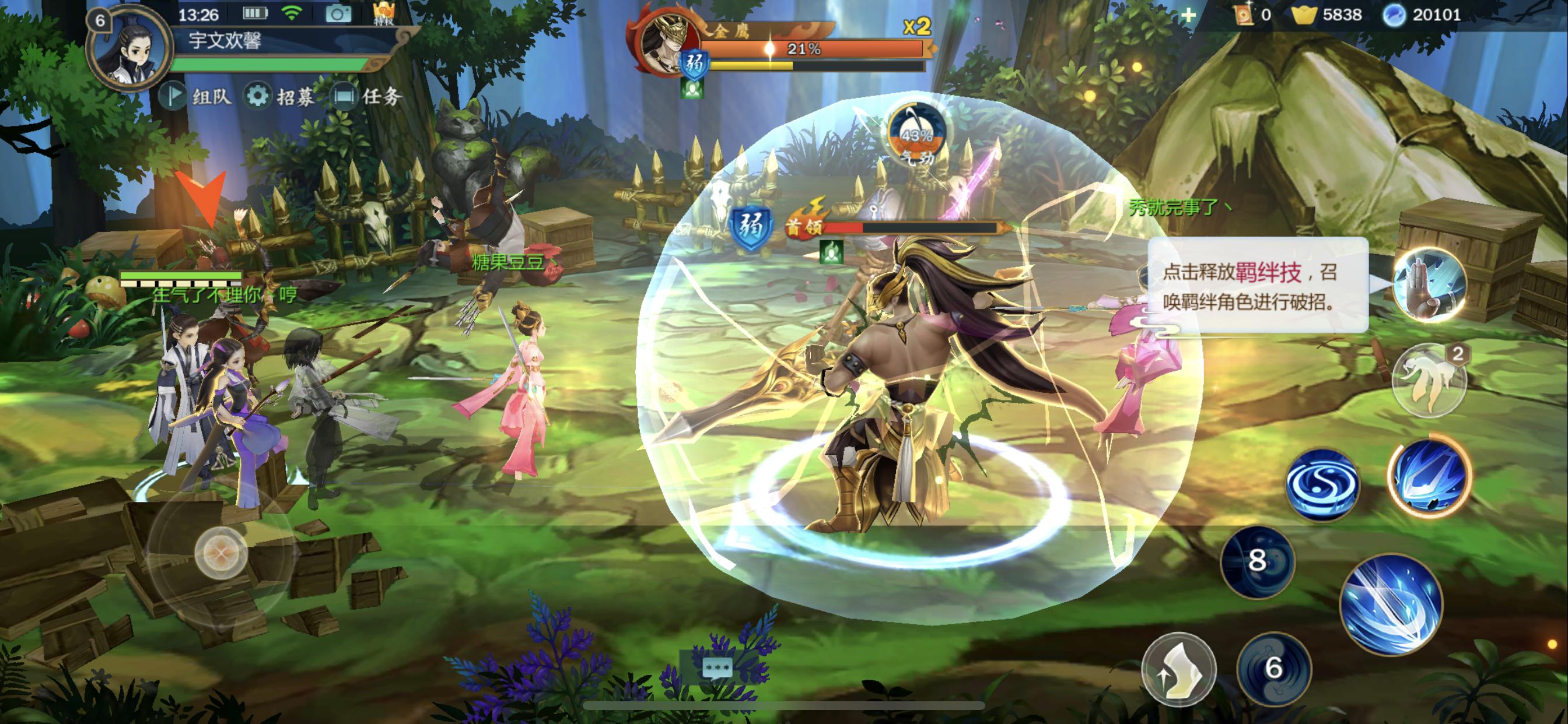Open the 组队 team menu

[x=196, y=96]
